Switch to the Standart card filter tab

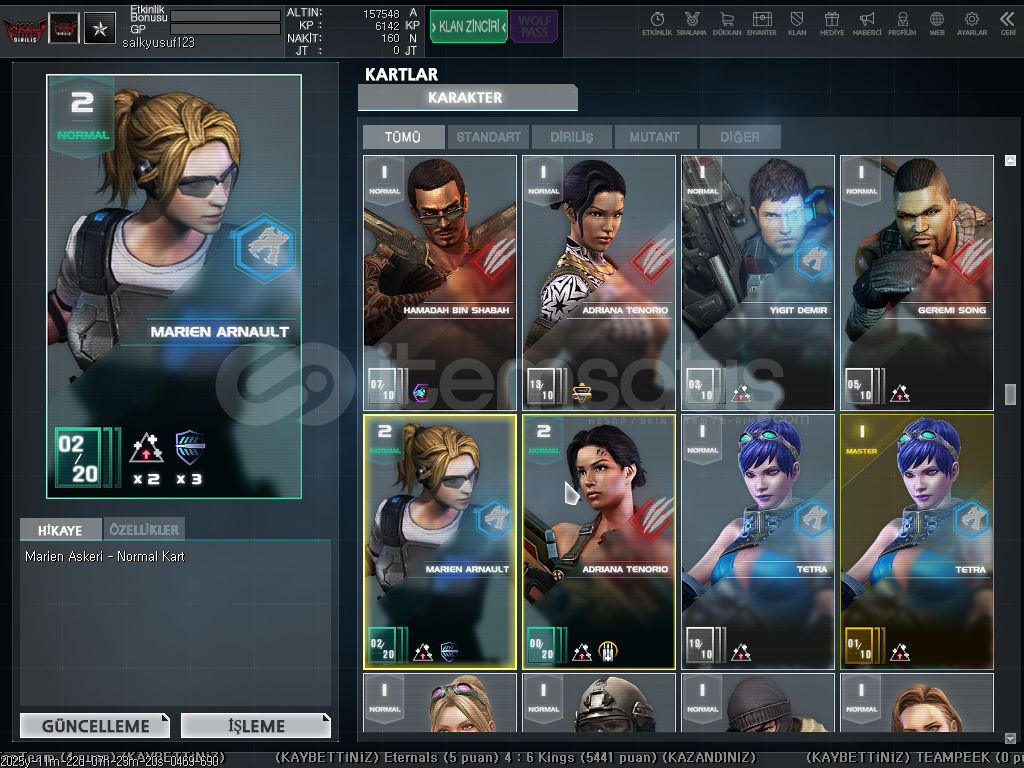click(x=489, y=137)
